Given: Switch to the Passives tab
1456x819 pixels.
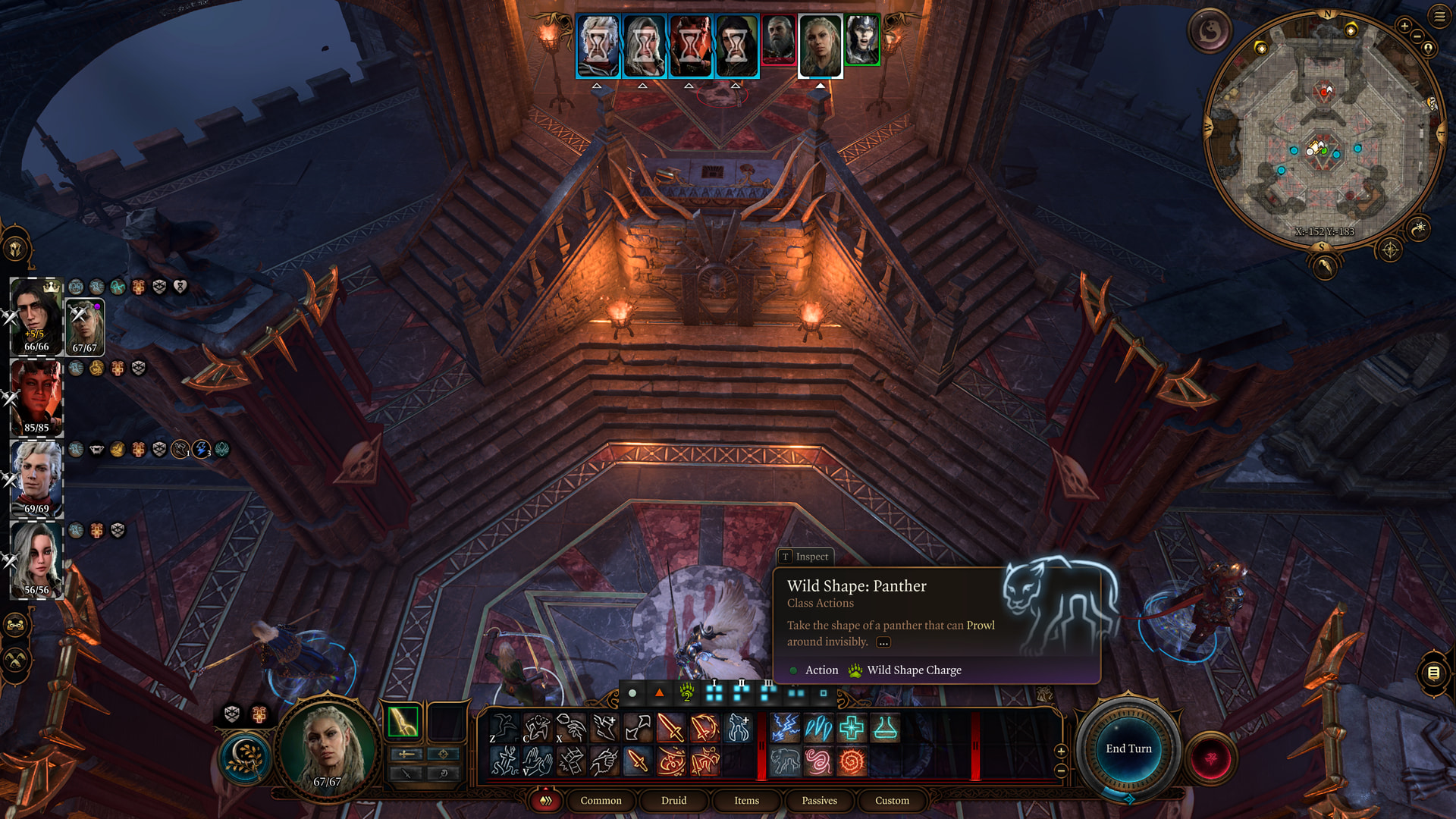Looking at the screenshot, I should tap(819, 800).
